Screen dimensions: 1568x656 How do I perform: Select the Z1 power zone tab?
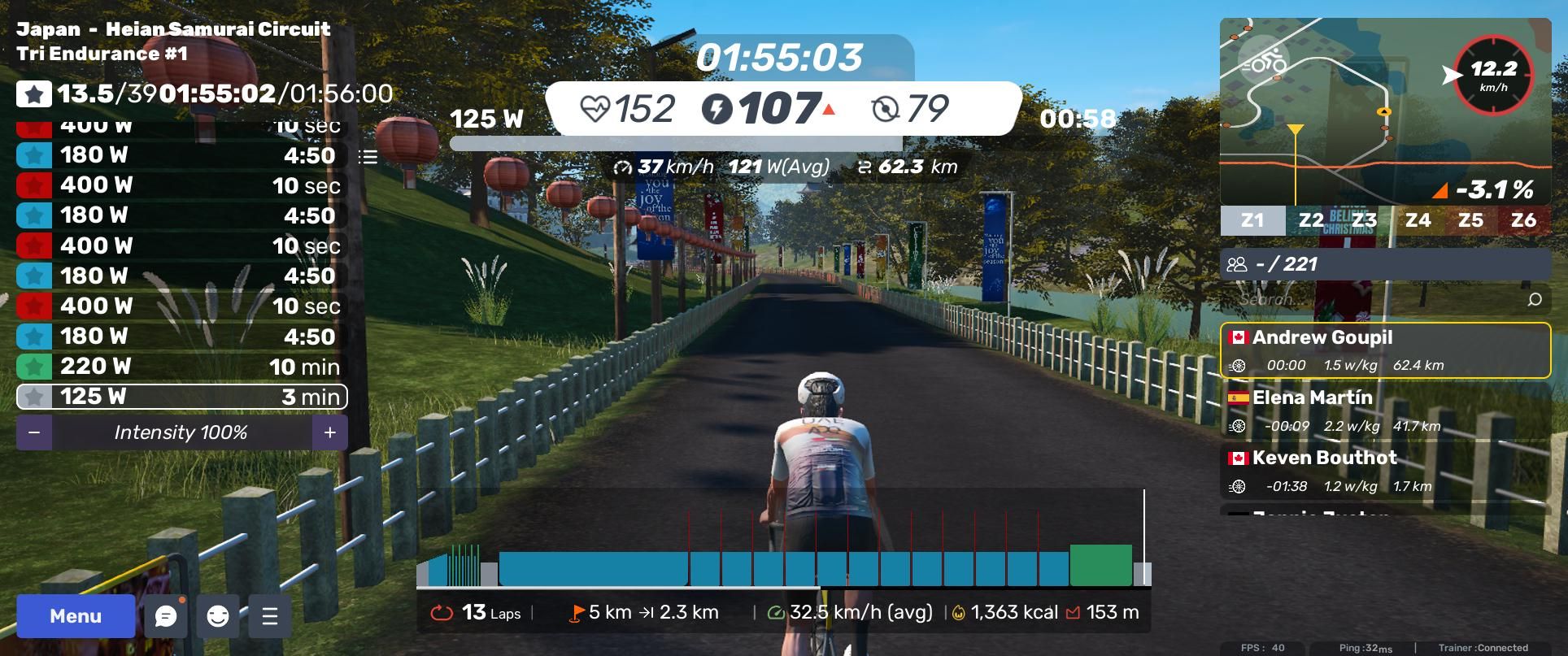click(1252, 220)
